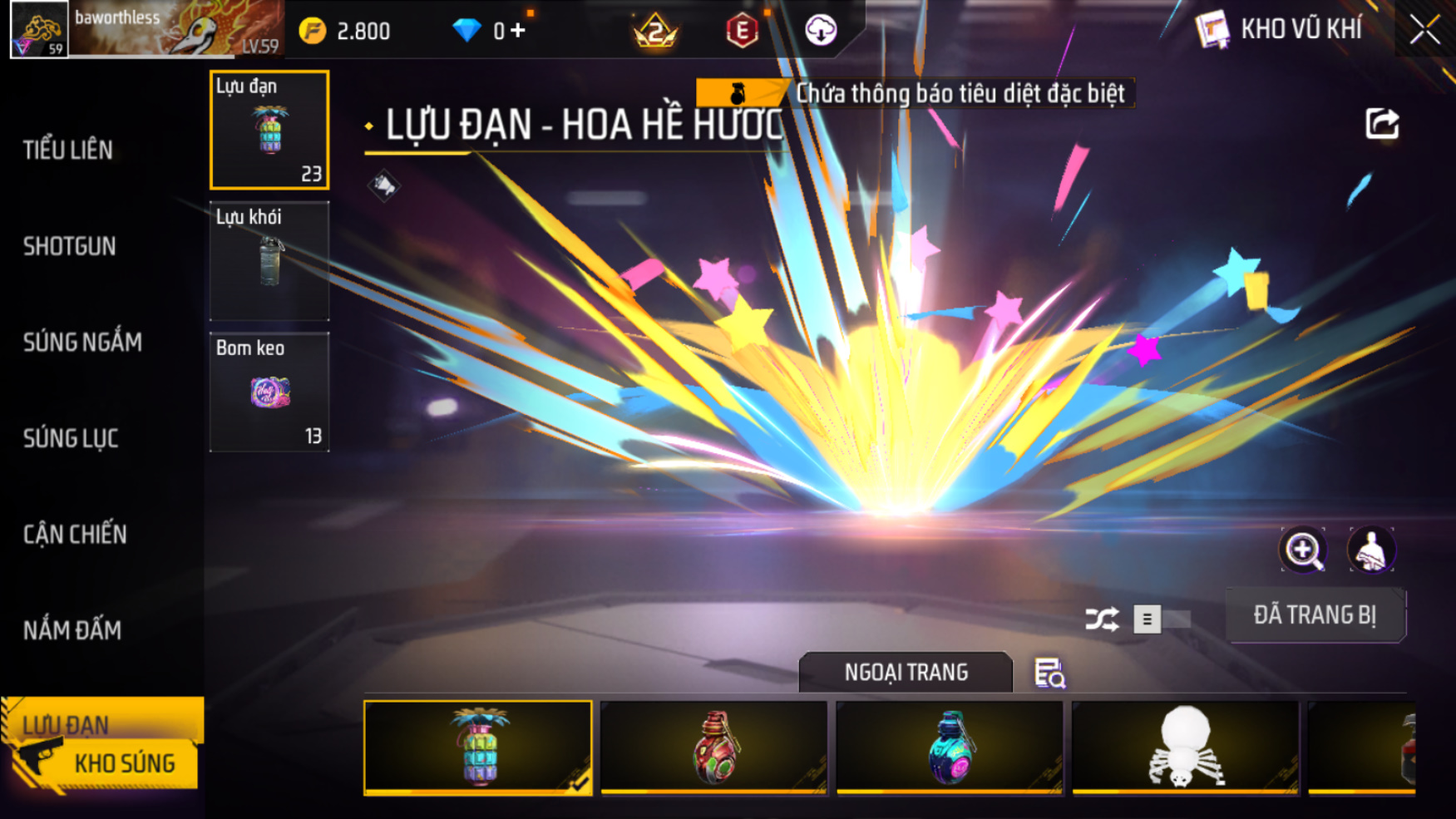Share the grenade skin
Screen dimensions: 1456x819
tap(1382, 125)
